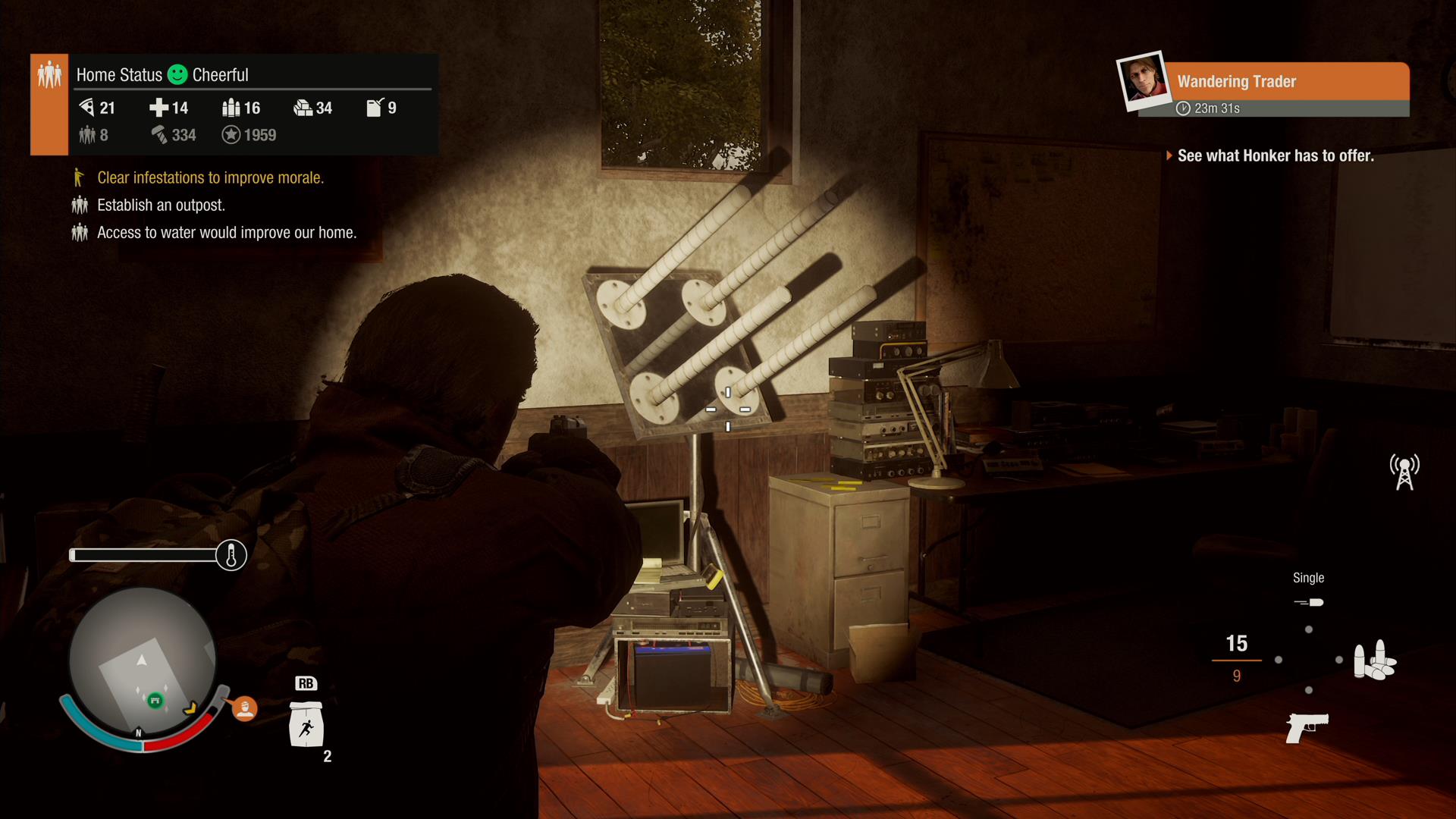Click the green home base minimap marker
Screen dimensions: 1456x819
[x=155, y=700]
